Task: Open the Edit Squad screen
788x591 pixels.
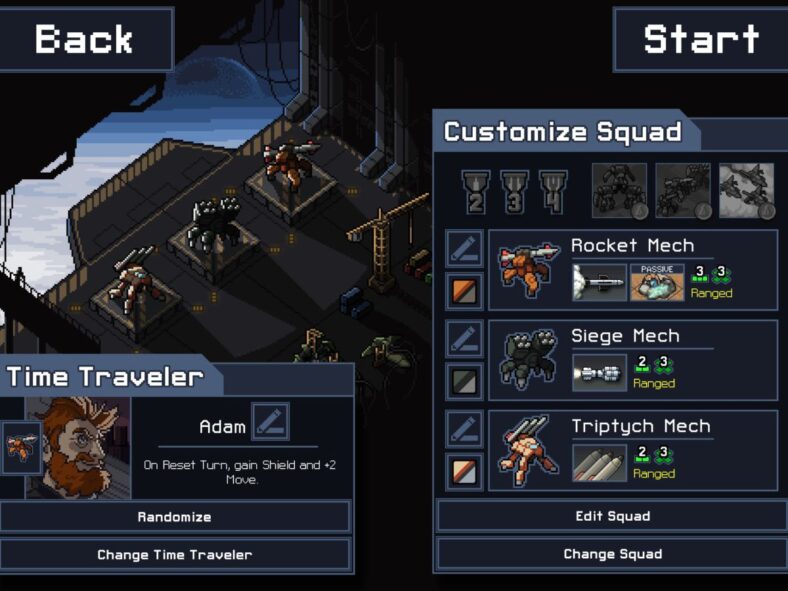Action: click(x=612, y=516)
